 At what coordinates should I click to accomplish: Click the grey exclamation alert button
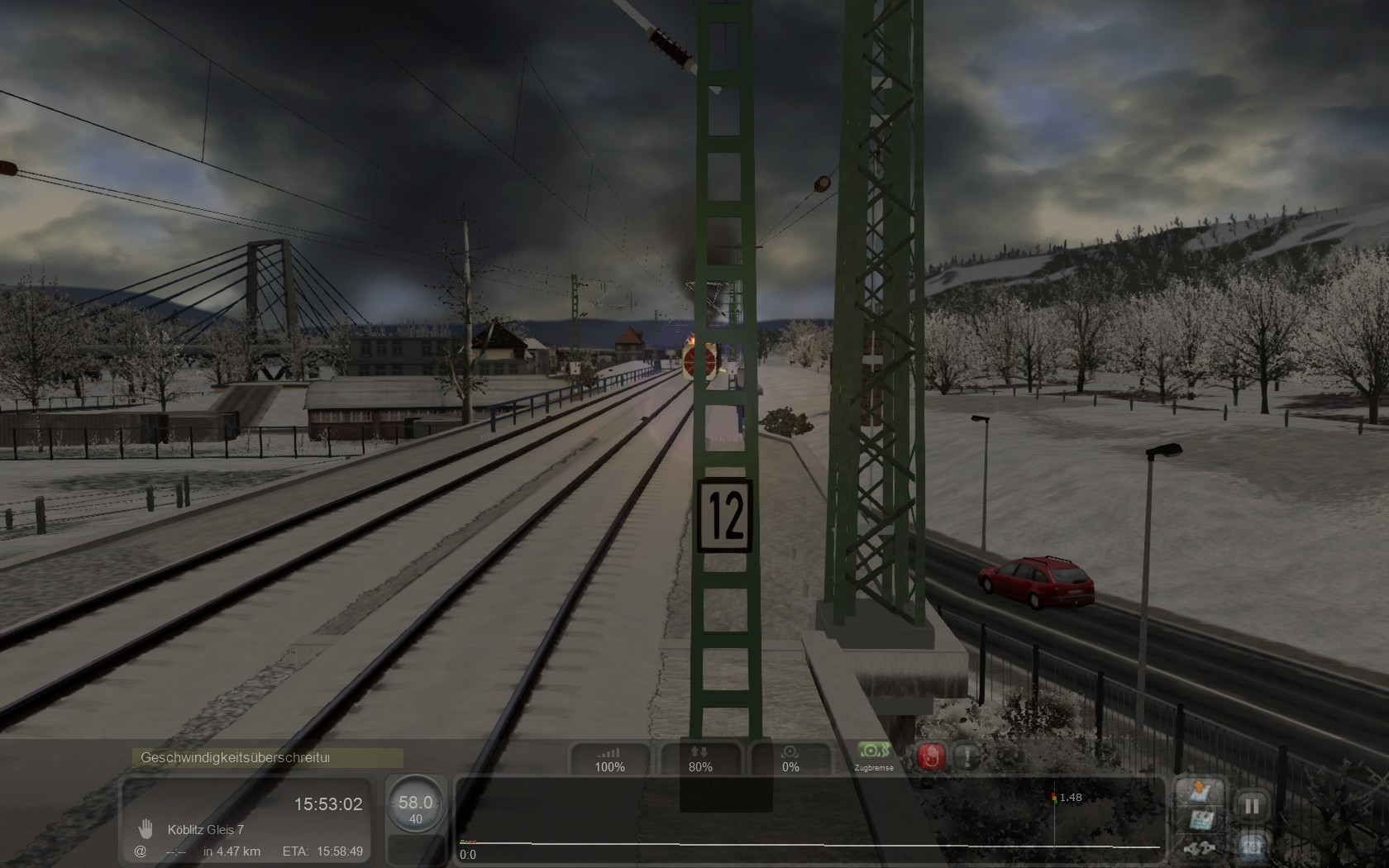pos(967,756)
